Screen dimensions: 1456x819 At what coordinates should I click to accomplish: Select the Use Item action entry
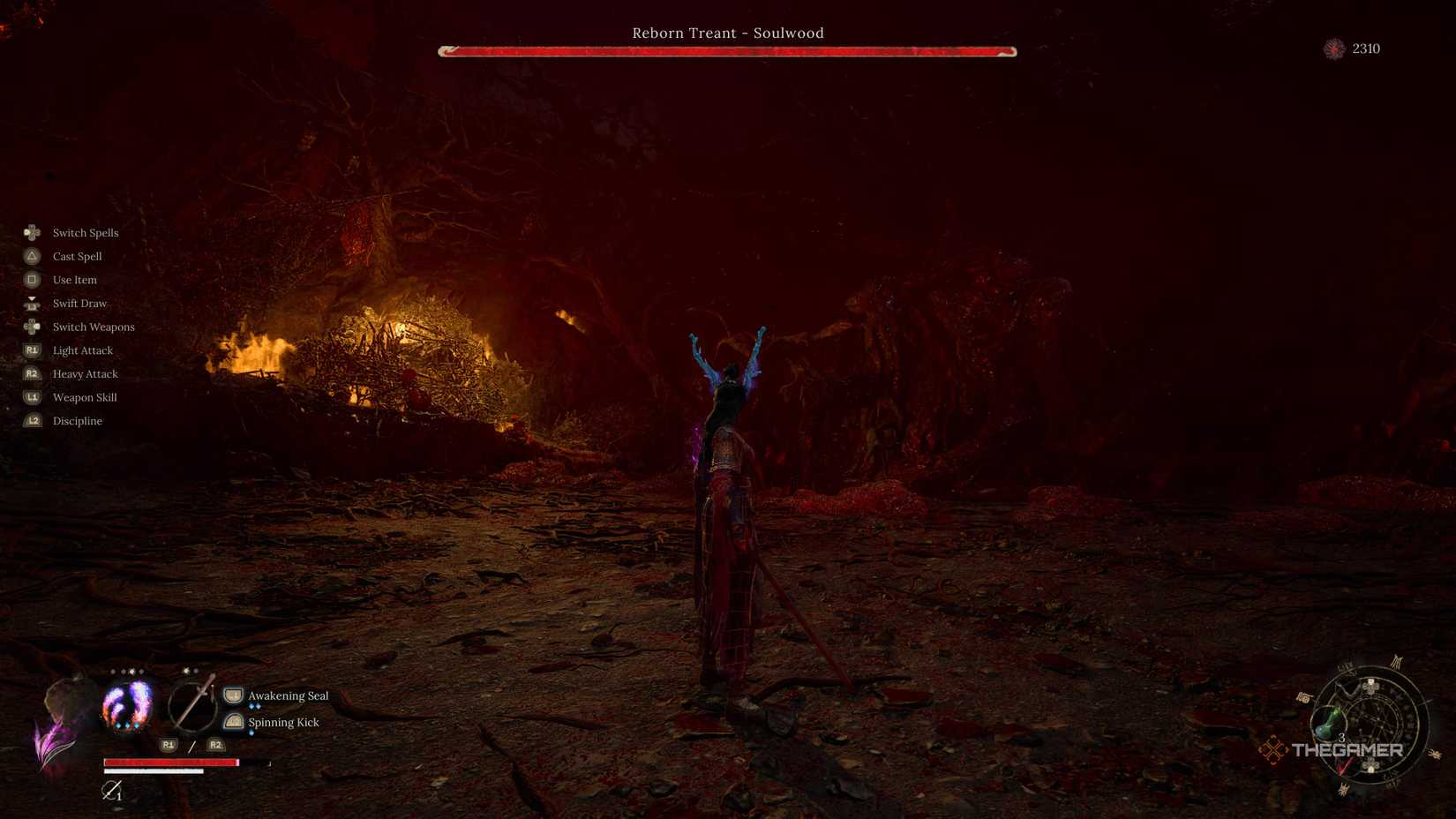click(x=72, y=280)
